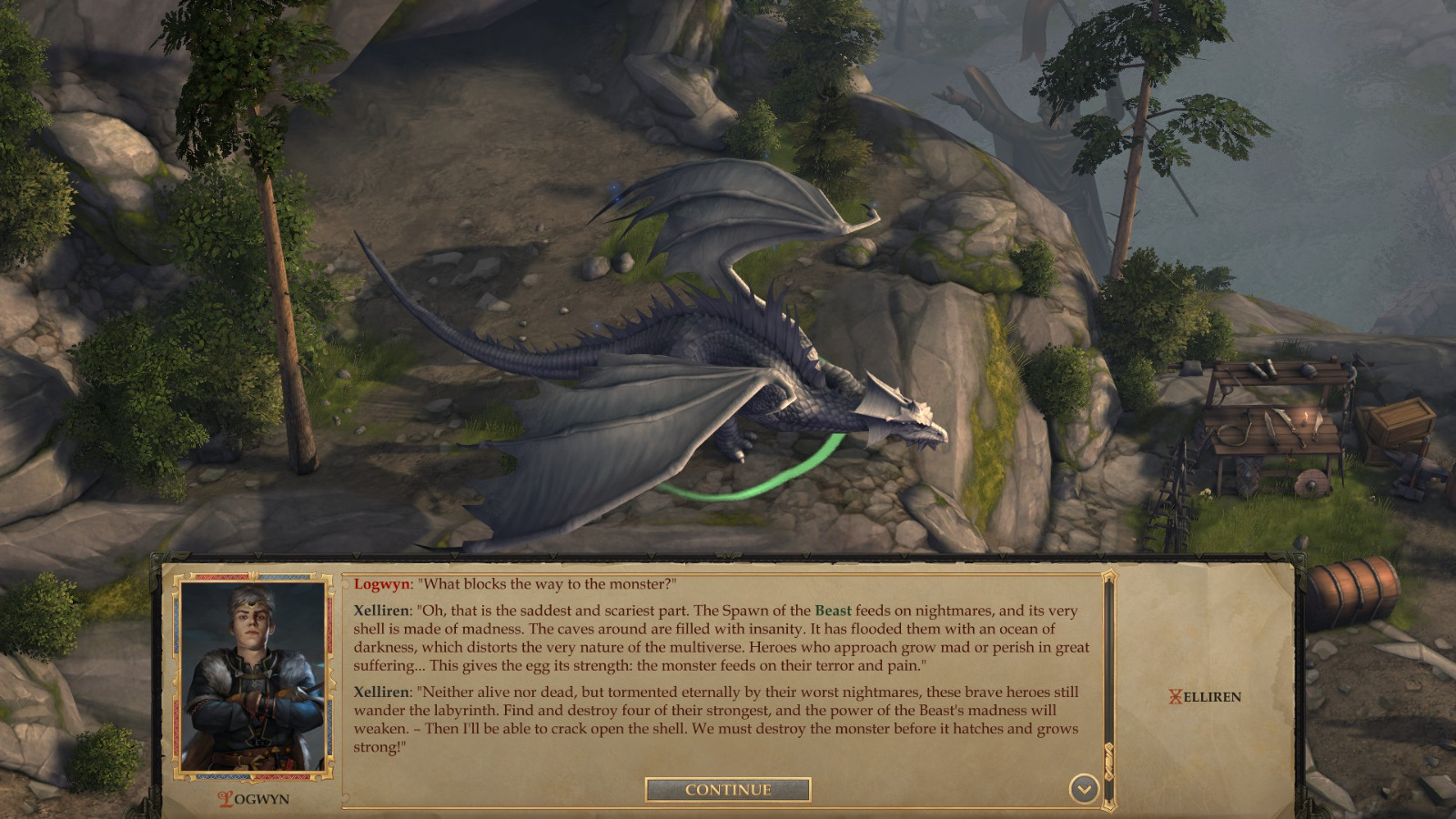Image resolution: width=1456 pixels, height=819 pixels.
Task: Click the circular down-chevron to scroll dialogue
Action: click(x=1083, y=790)
